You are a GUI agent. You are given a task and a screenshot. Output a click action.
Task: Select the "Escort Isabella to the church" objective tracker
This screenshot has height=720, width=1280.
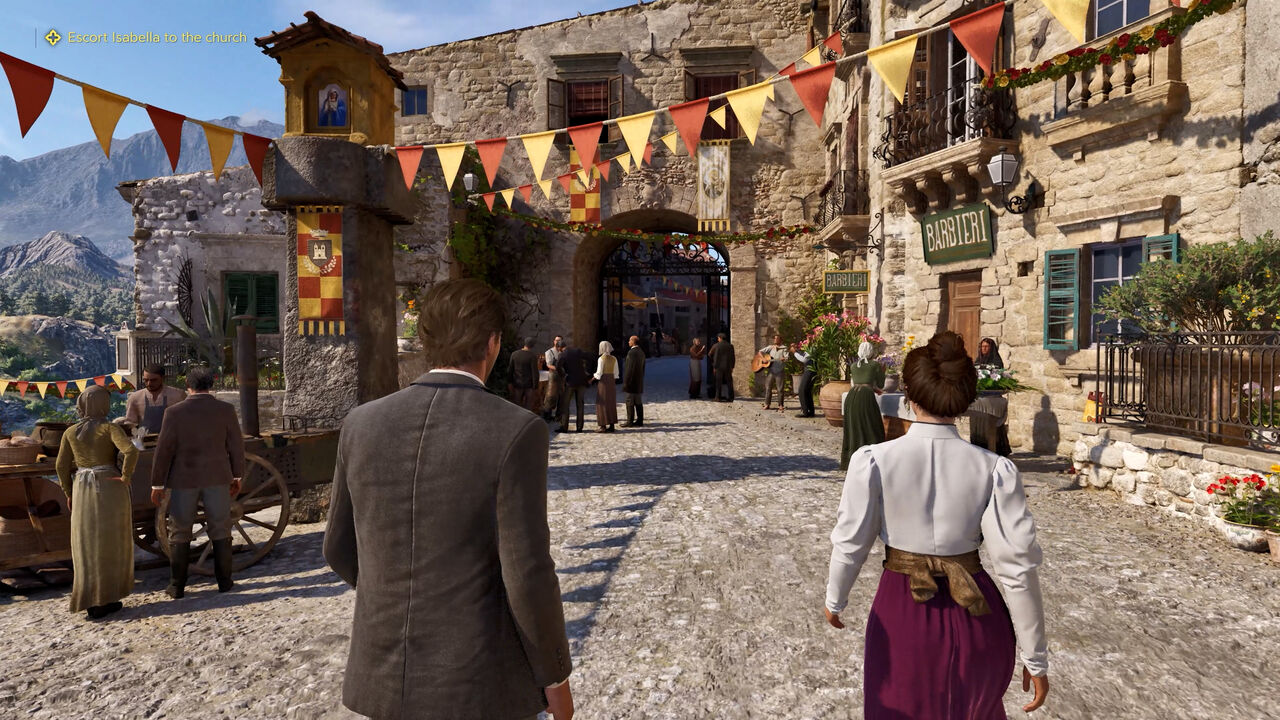tap(157, 38)
